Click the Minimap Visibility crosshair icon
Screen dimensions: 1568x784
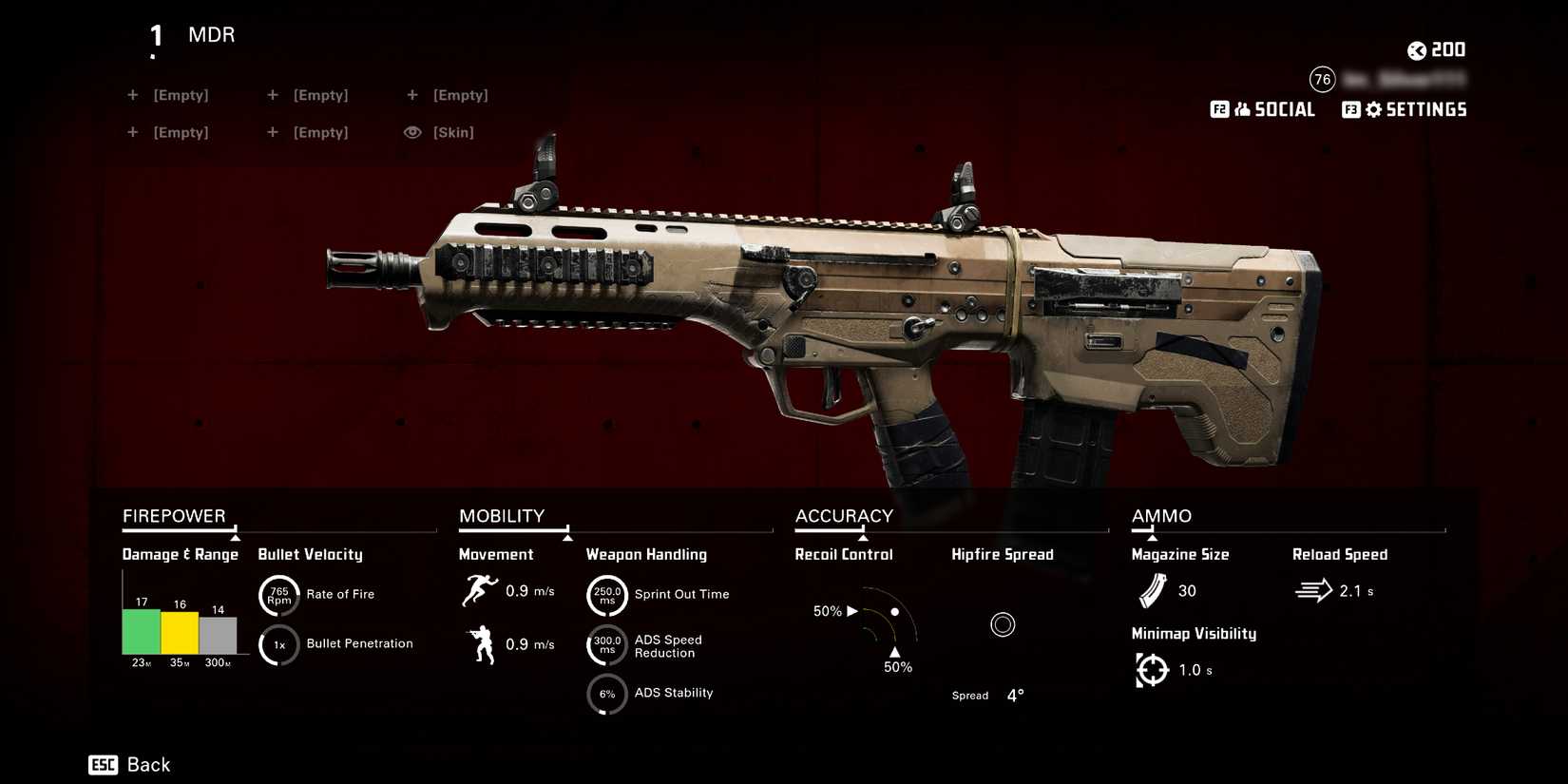[1152, 669]
